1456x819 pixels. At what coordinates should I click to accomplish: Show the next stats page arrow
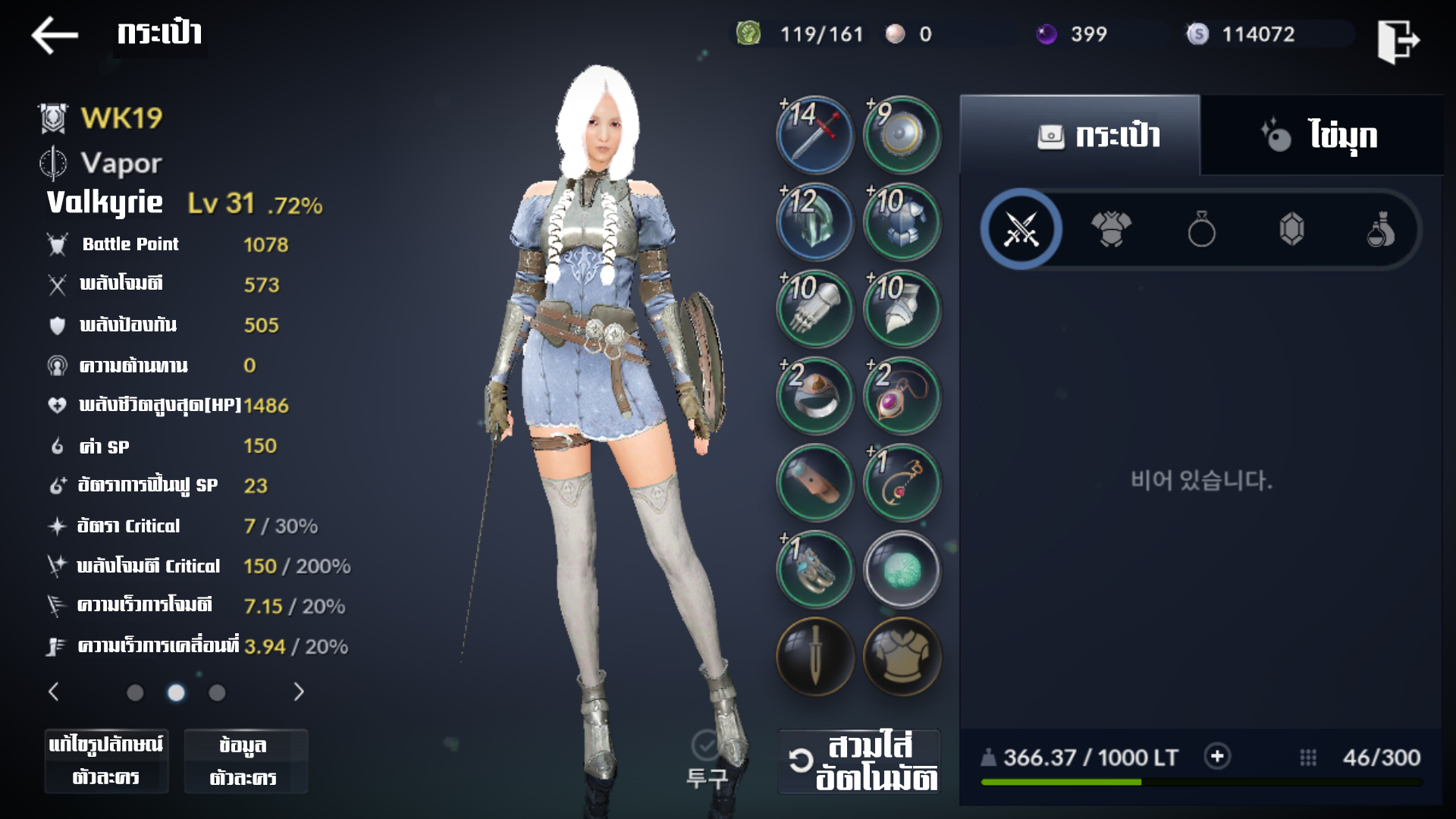tap(299, 692)
